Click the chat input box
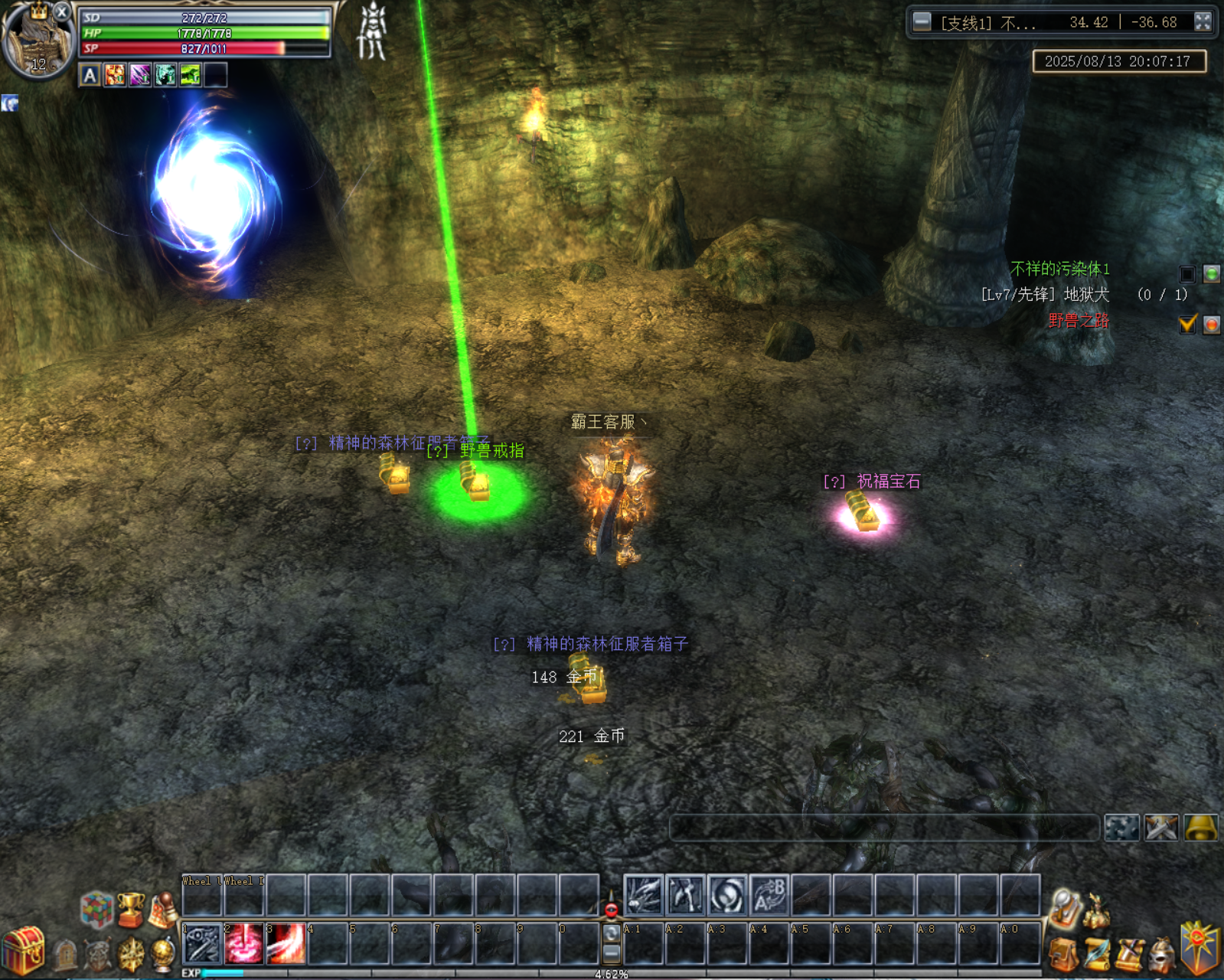This screenshot has height=980, width=1224. coord(884,828)
